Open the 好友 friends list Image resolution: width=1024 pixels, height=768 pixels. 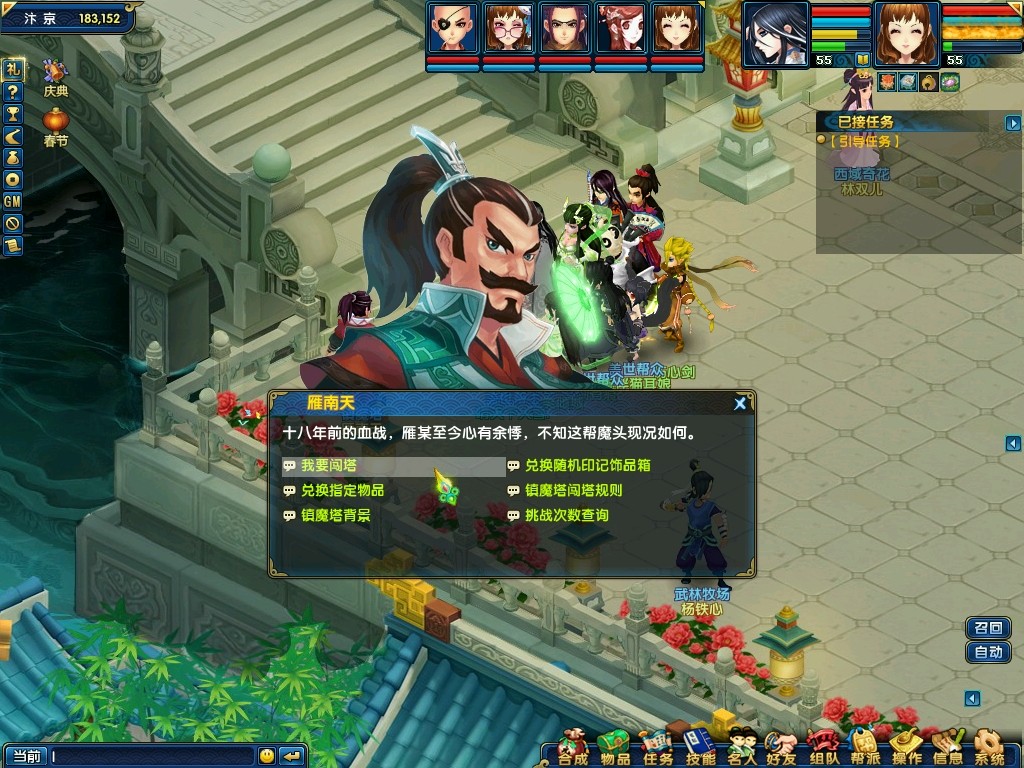[x=781, y=747]
